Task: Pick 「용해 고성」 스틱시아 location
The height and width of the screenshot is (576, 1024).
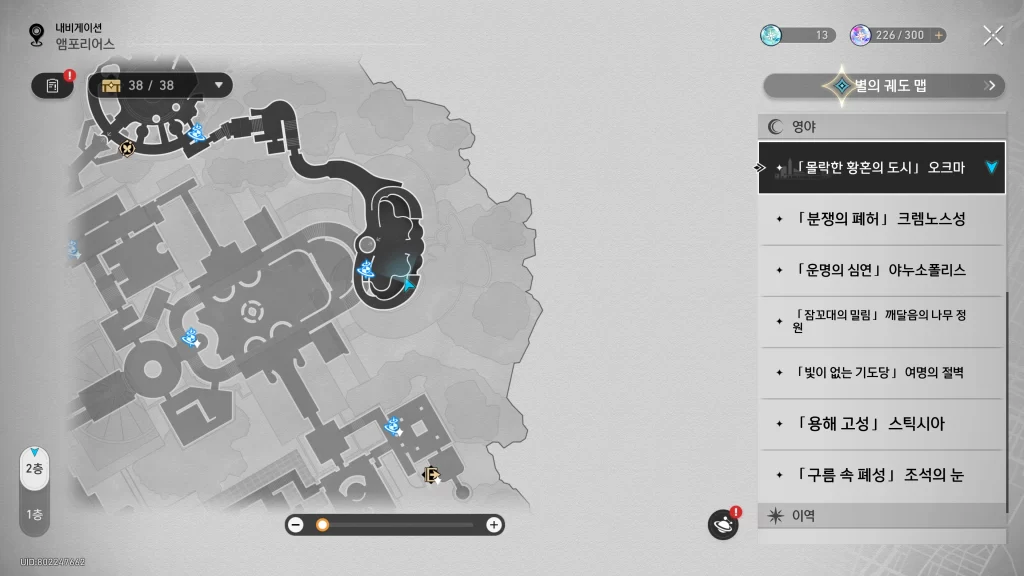Action: tap(880, 424)
